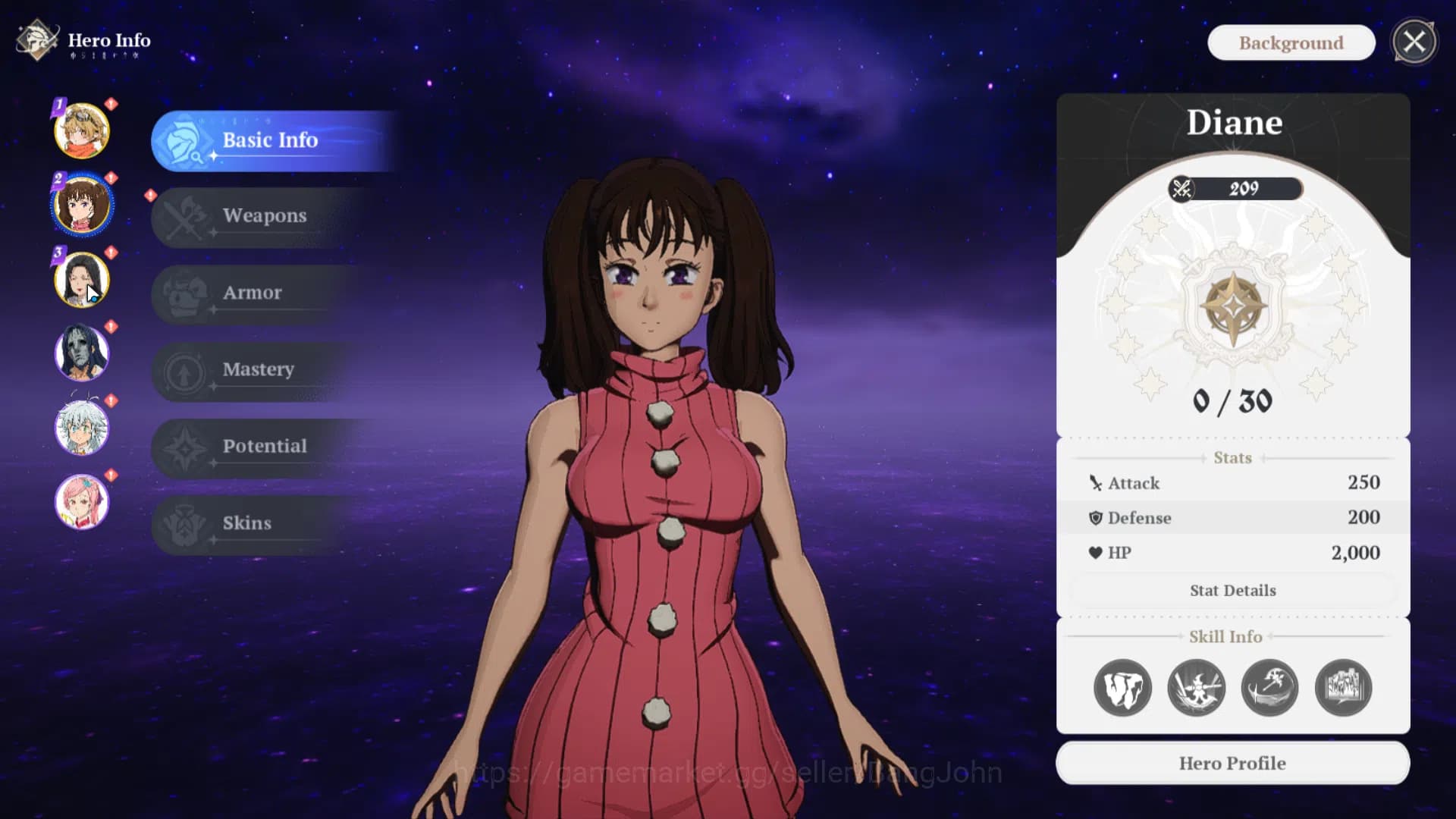The height and width of the screenshot is (819, 1456).
Task: Click the Stat Details button
Action: 1232,590
